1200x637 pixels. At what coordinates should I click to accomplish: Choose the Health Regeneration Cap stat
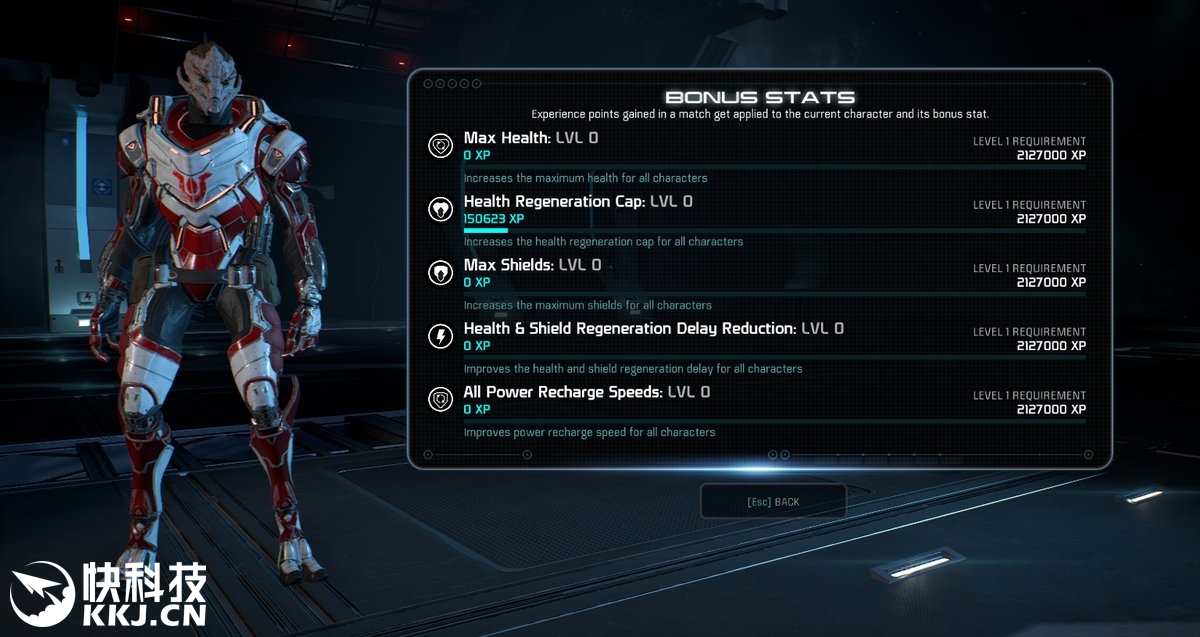point(577,202)
